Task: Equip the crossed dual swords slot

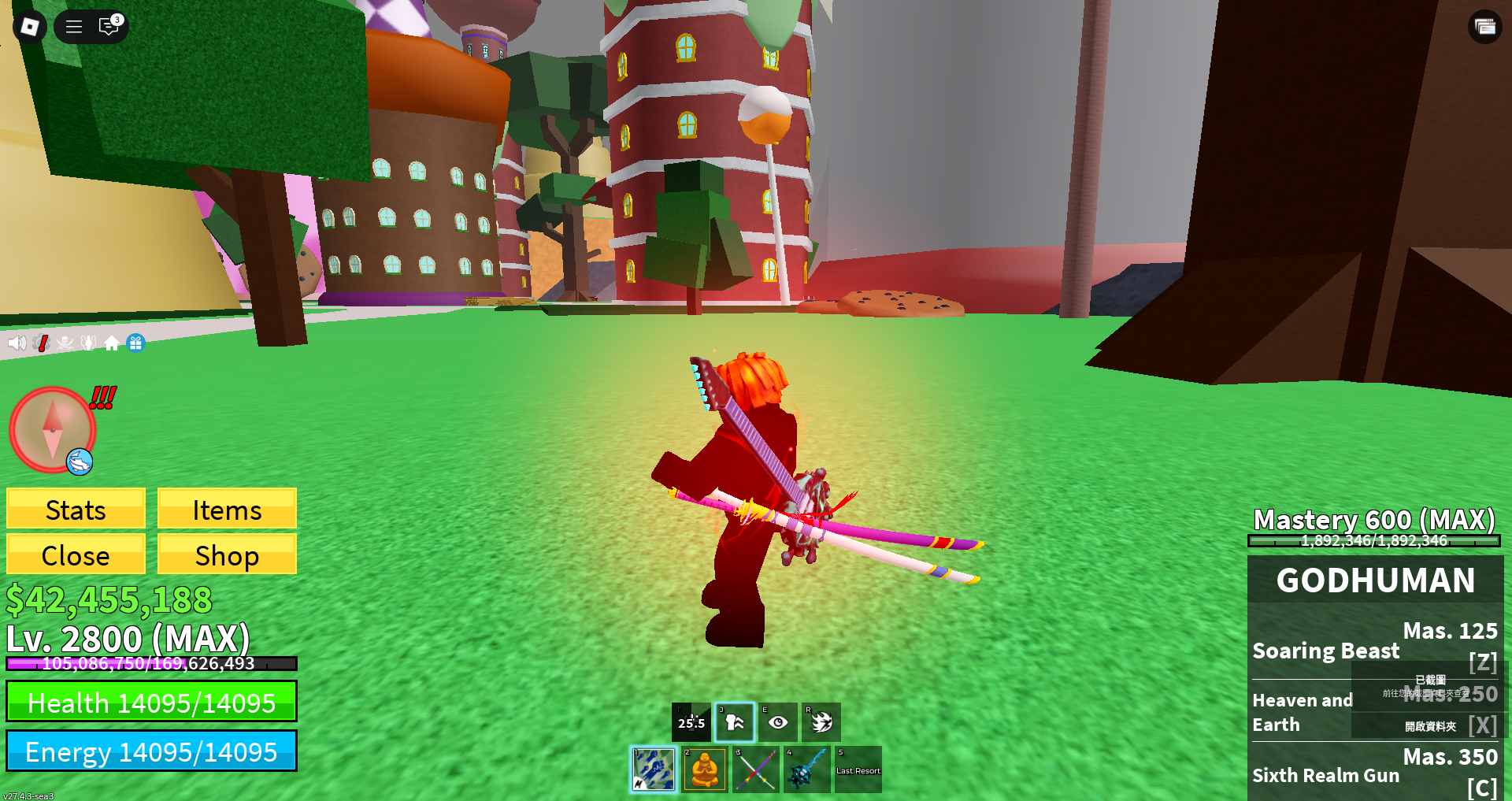Action: click(x=755, y=769)
